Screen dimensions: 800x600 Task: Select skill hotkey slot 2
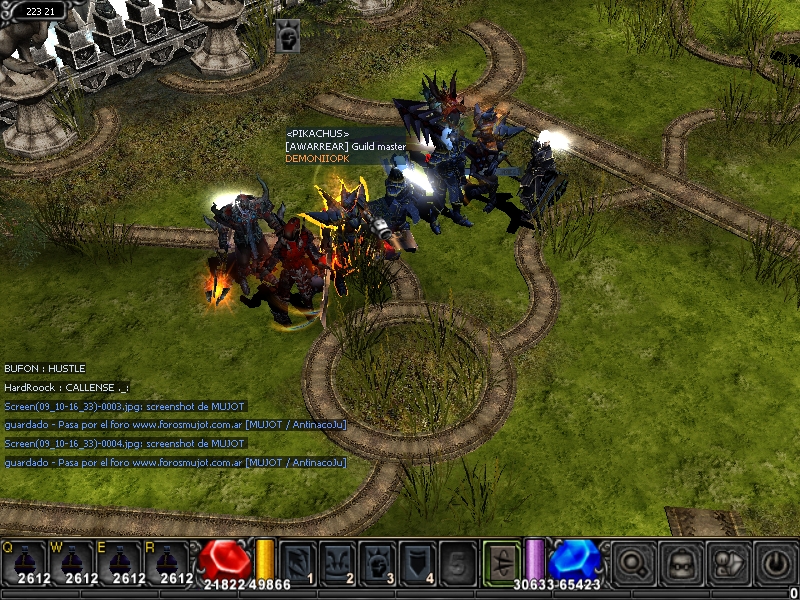338,562
